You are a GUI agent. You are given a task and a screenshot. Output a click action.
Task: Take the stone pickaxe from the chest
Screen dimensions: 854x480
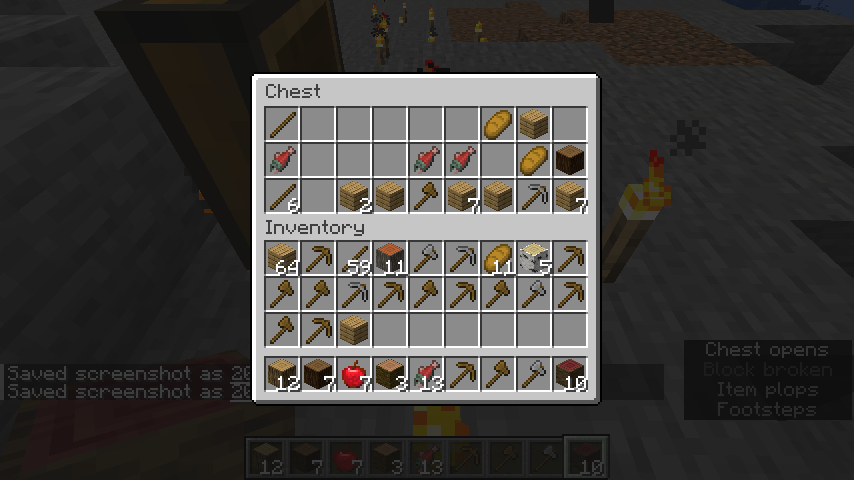point(534,195)
